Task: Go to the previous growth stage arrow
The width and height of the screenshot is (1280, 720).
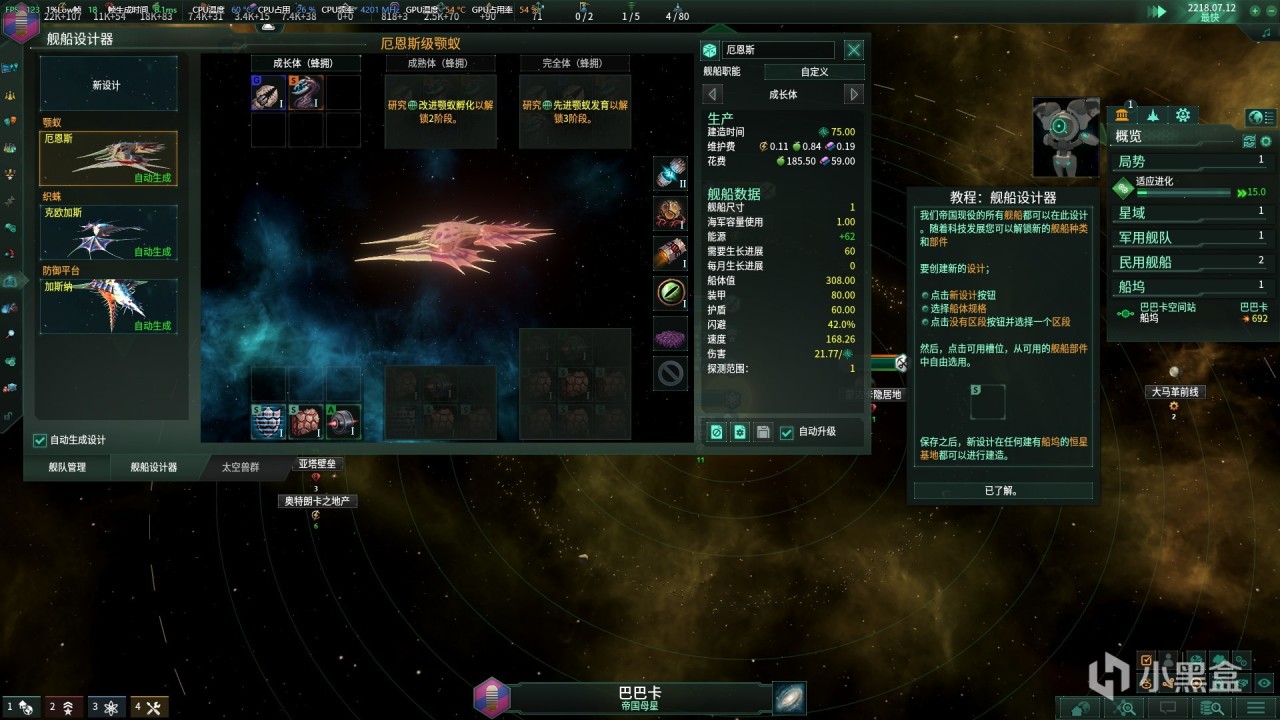Action: [x=712, y=94]
